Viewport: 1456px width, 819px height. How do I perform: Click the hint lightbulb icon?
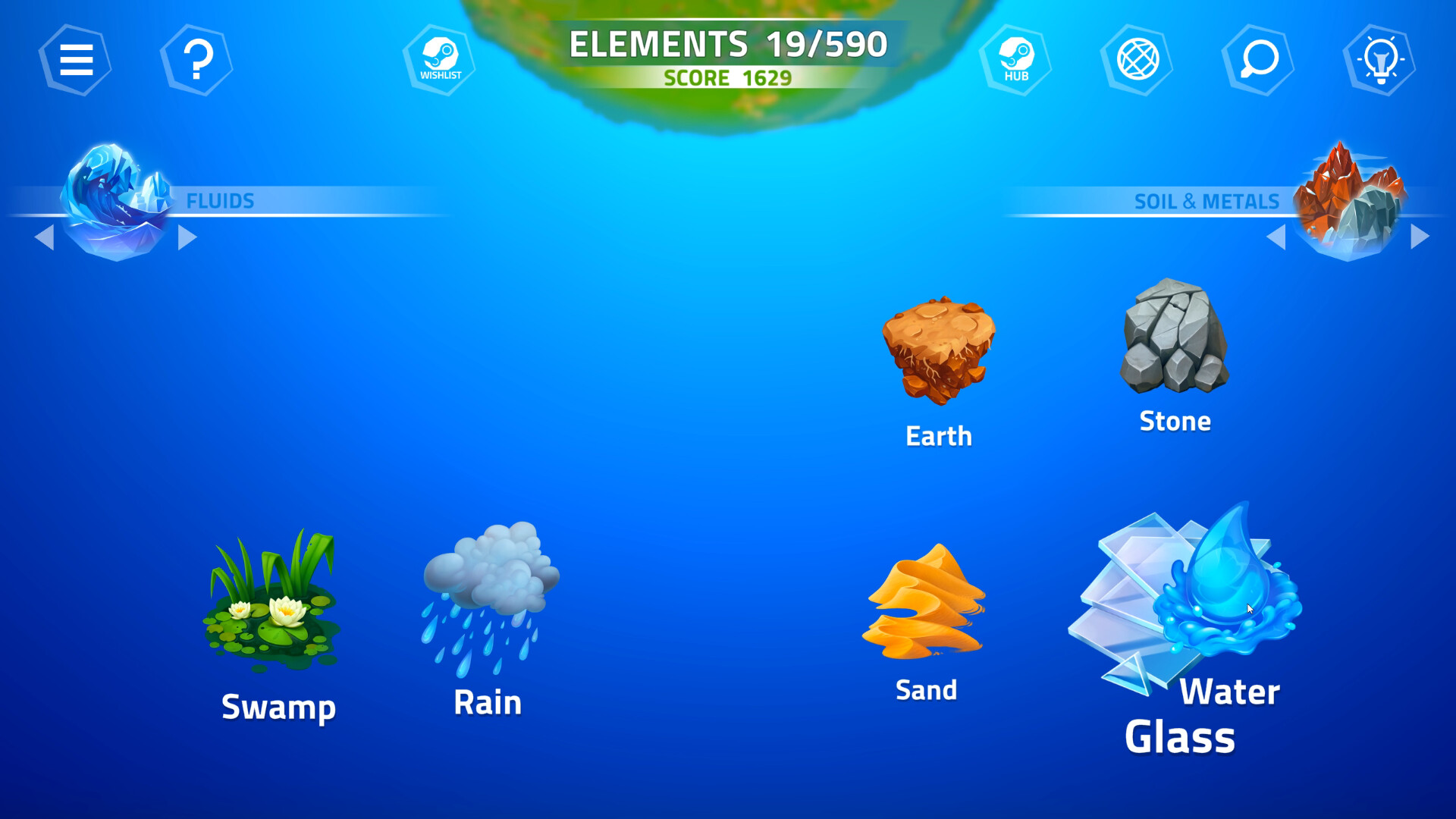(x=1382, y=60)
